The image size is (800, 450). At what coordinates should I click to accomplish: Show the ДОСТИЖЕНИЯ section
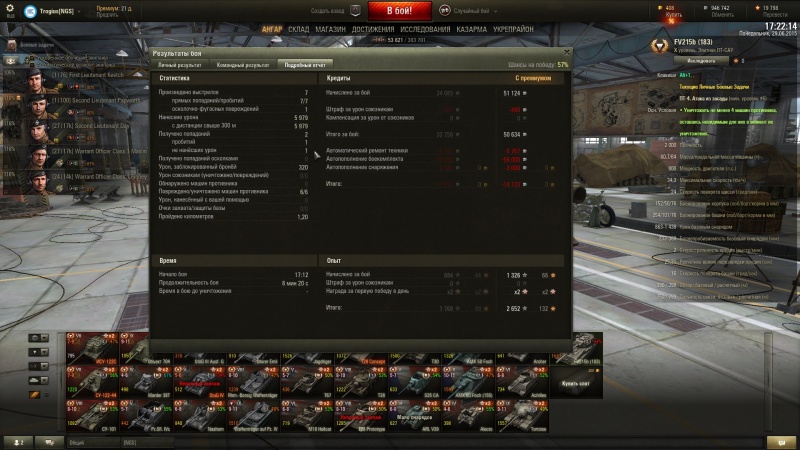click(x=372, y=30)
